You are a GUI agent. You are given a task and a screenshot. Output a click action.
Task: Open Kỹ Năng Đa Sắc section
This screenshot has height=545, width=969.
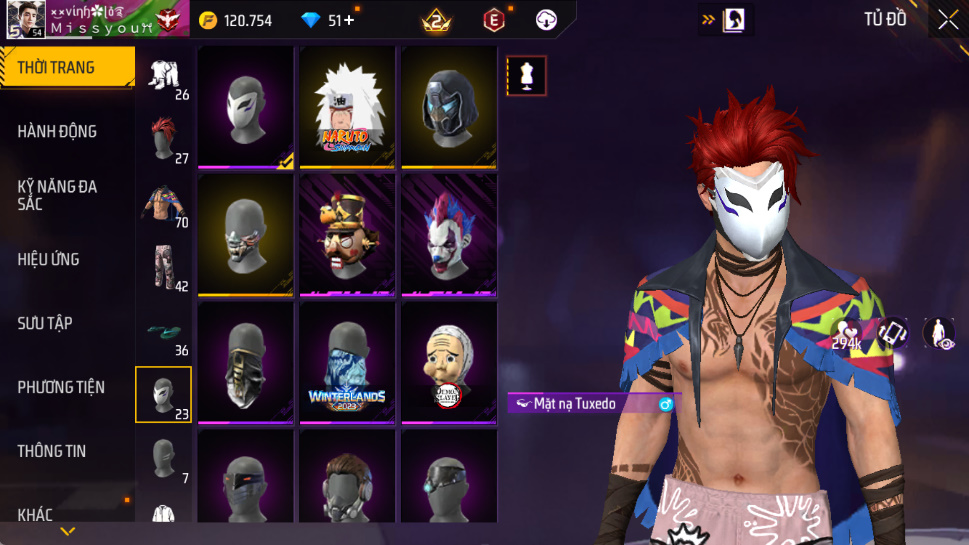click(66, 195)
